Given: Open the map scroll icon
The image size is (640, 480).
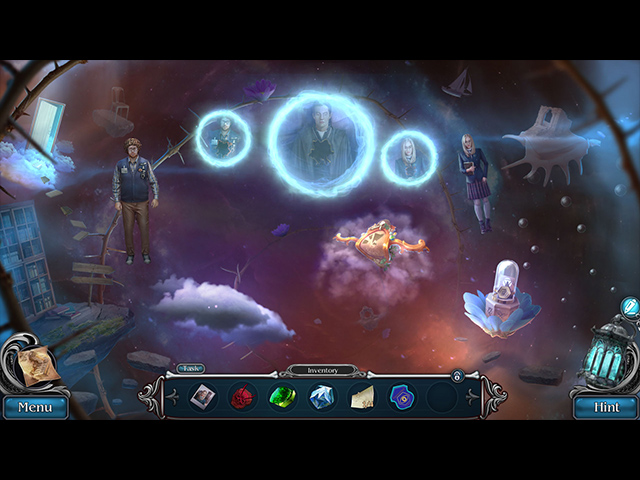Looking at the screenshot, I should click(x=38, y=364).
